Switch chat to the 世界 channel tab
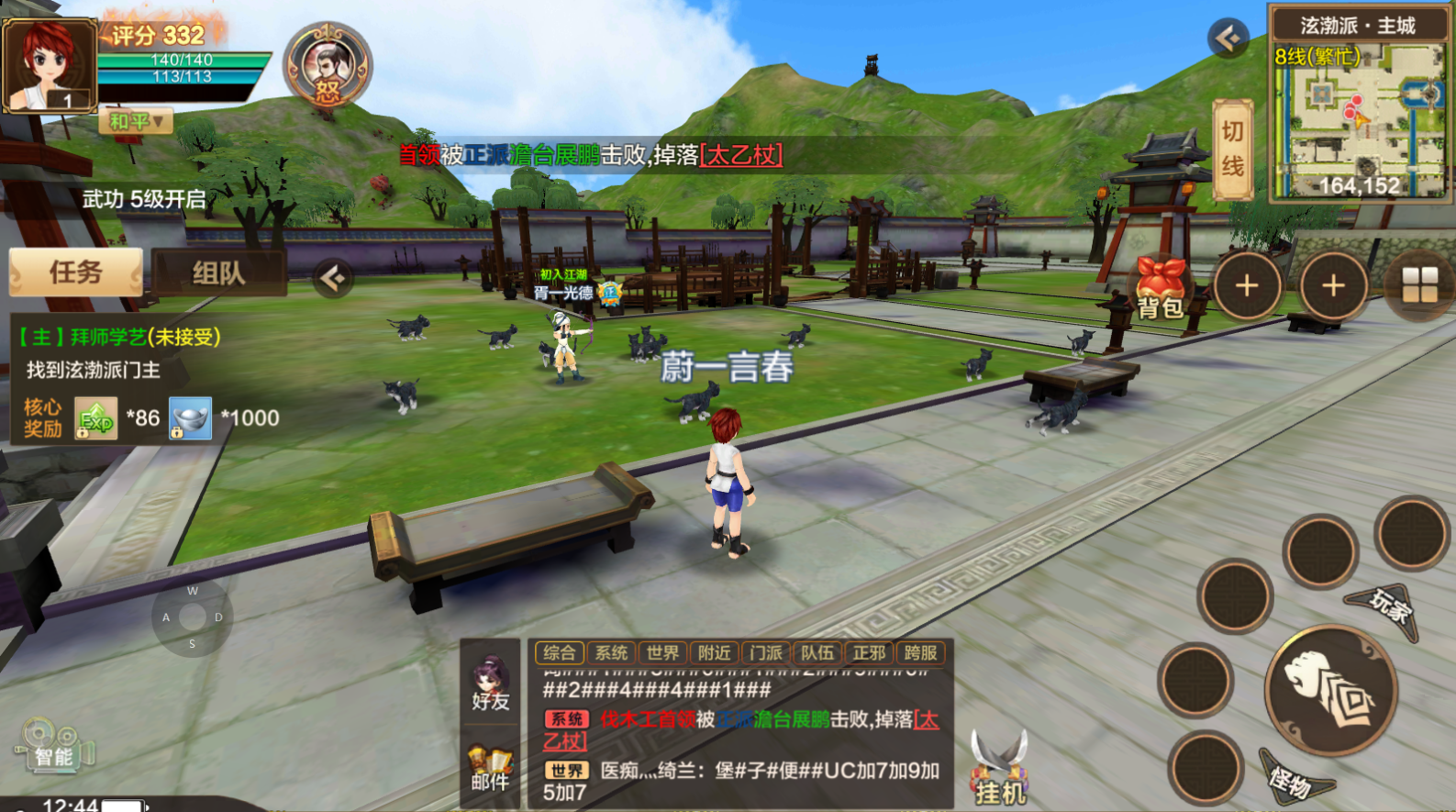Viewport: 1456px width, 812px height. (662, 652)
